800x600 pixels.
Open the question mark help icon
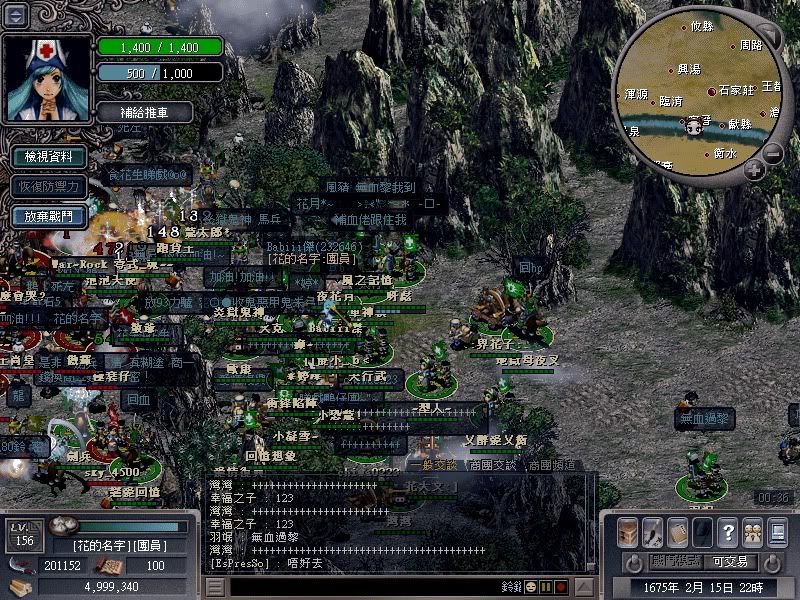728,532
